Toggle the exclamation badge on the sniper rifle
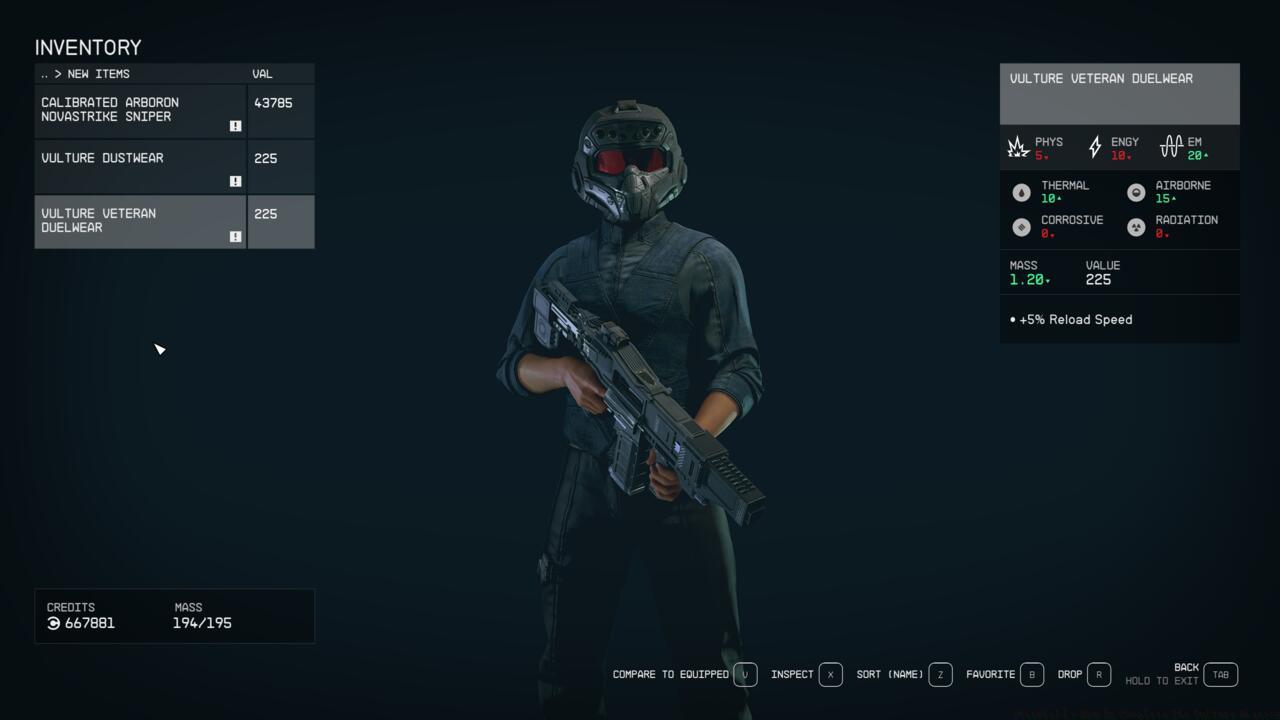Screen dimensions: 1280x720 235,126
